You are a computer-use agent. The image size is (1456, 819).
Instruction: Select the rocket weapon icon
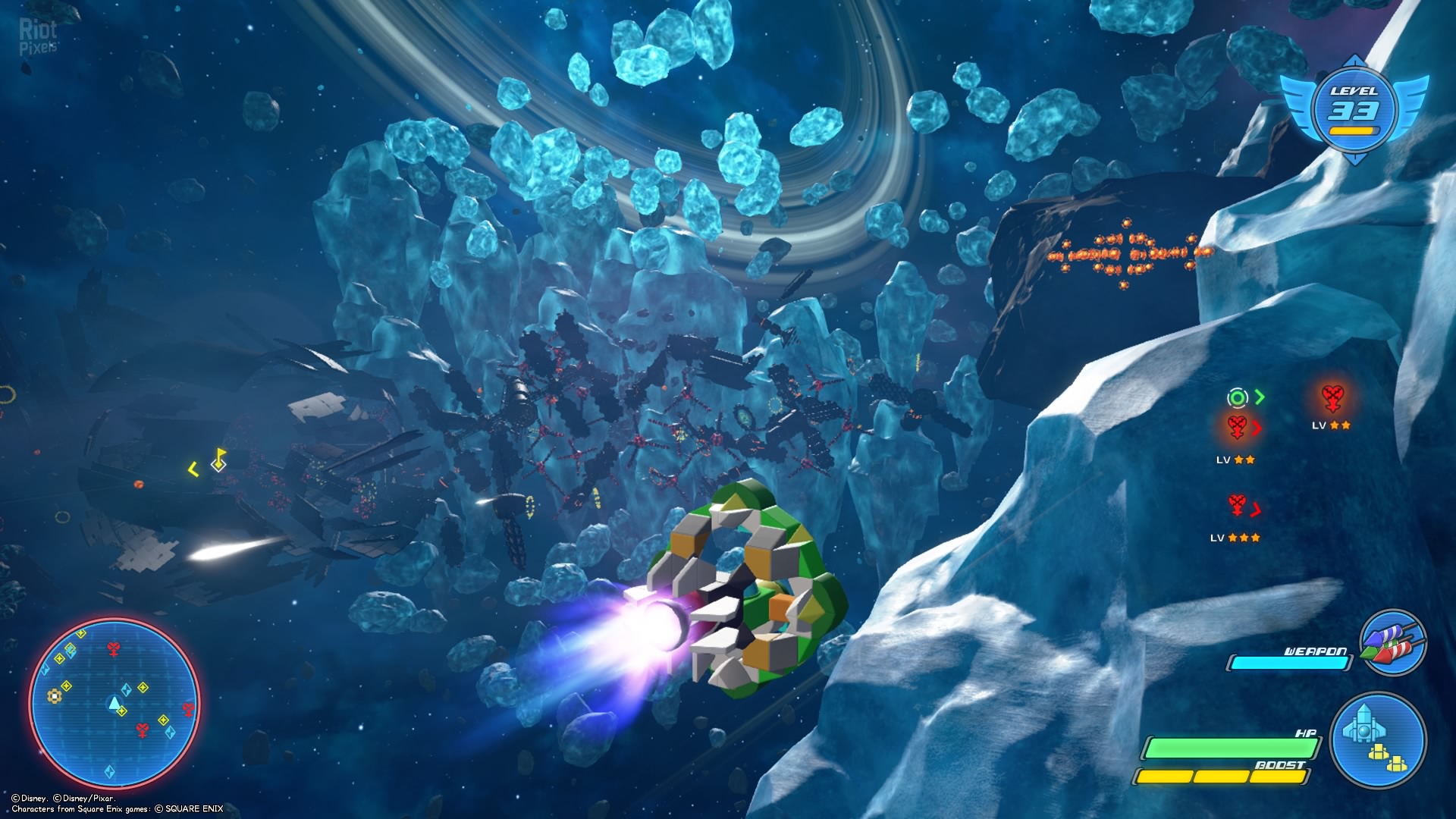[1393, 643]
